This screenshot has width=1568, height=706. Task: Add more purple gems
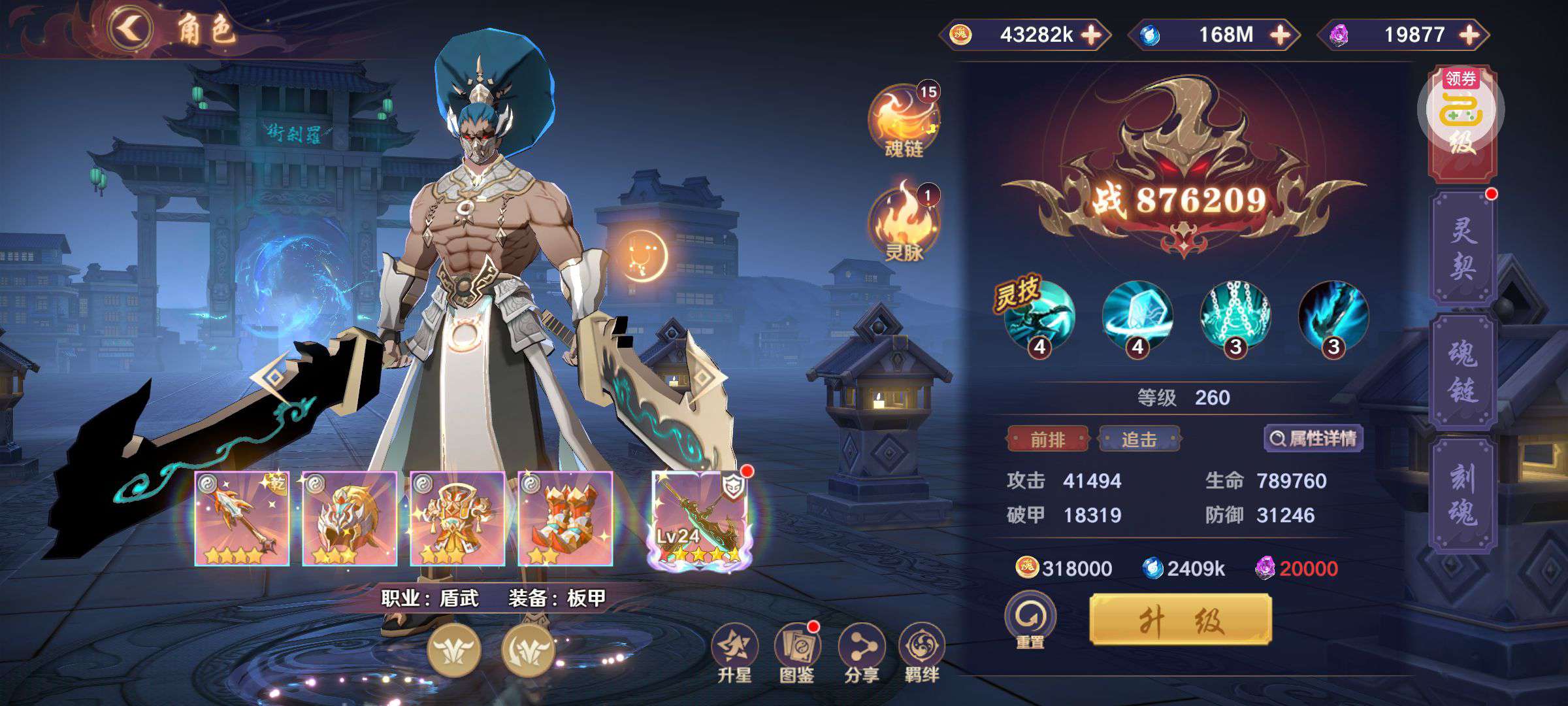point(1469,35)
